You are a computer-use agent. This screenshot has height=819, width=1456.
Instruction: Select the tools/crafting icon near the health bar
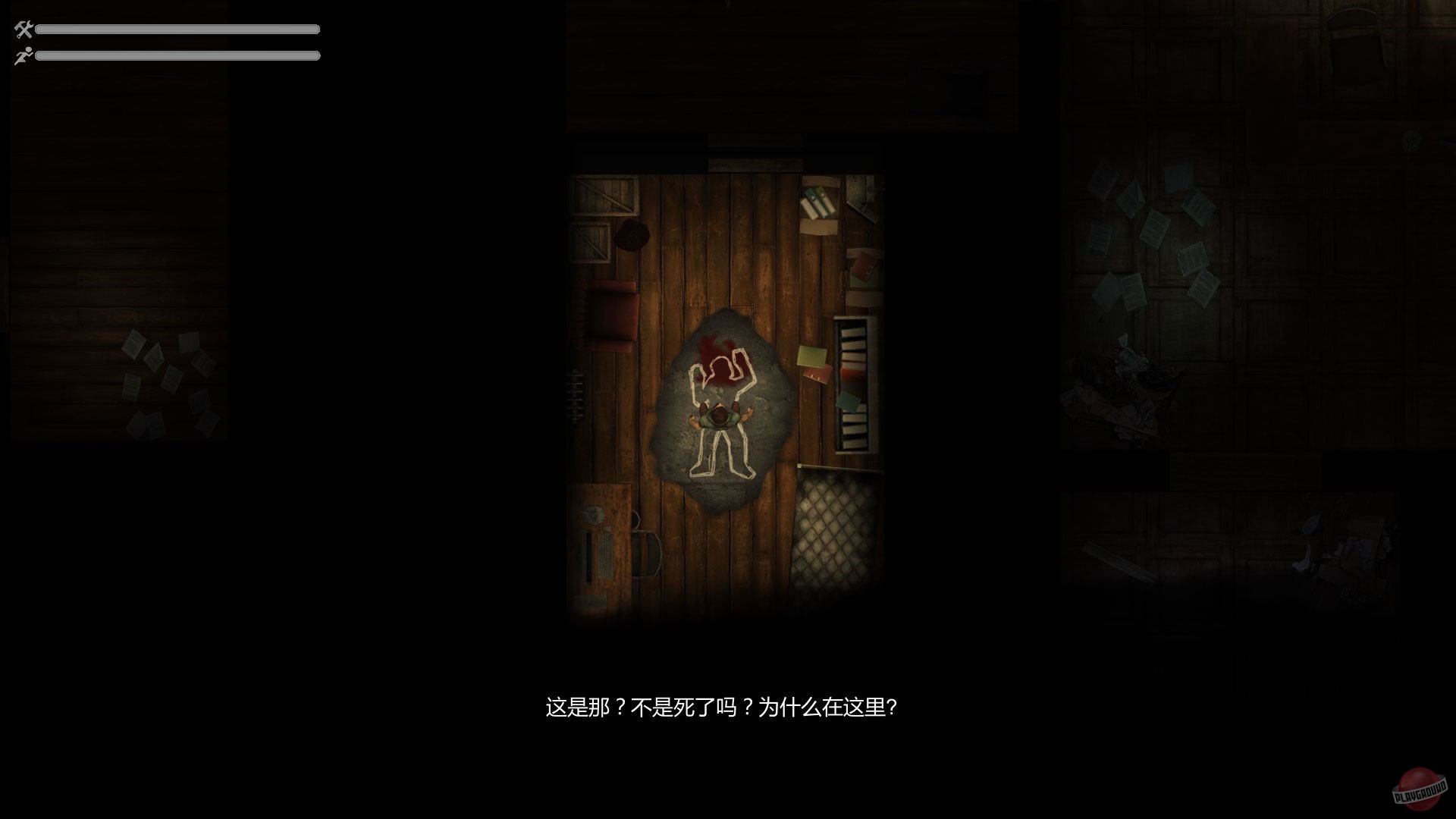pyautogui.click(x=22, y=31)
